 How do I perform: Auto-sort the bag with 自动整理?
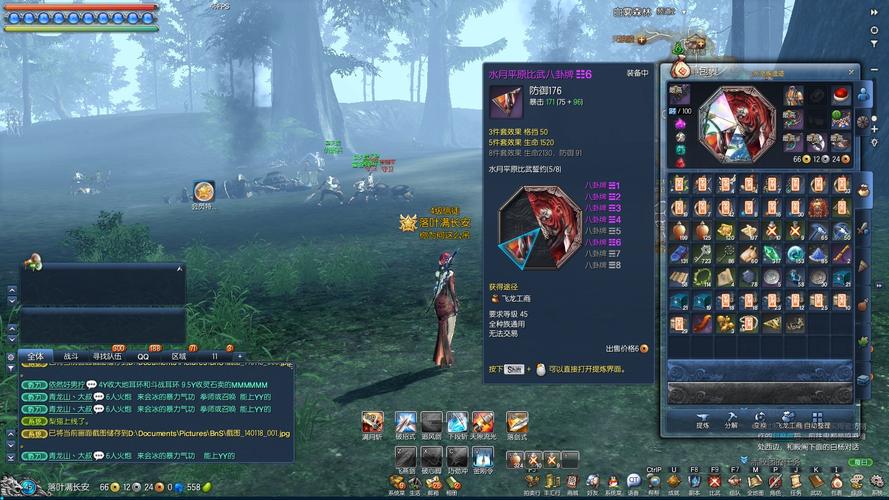click(x=819, y=418)
